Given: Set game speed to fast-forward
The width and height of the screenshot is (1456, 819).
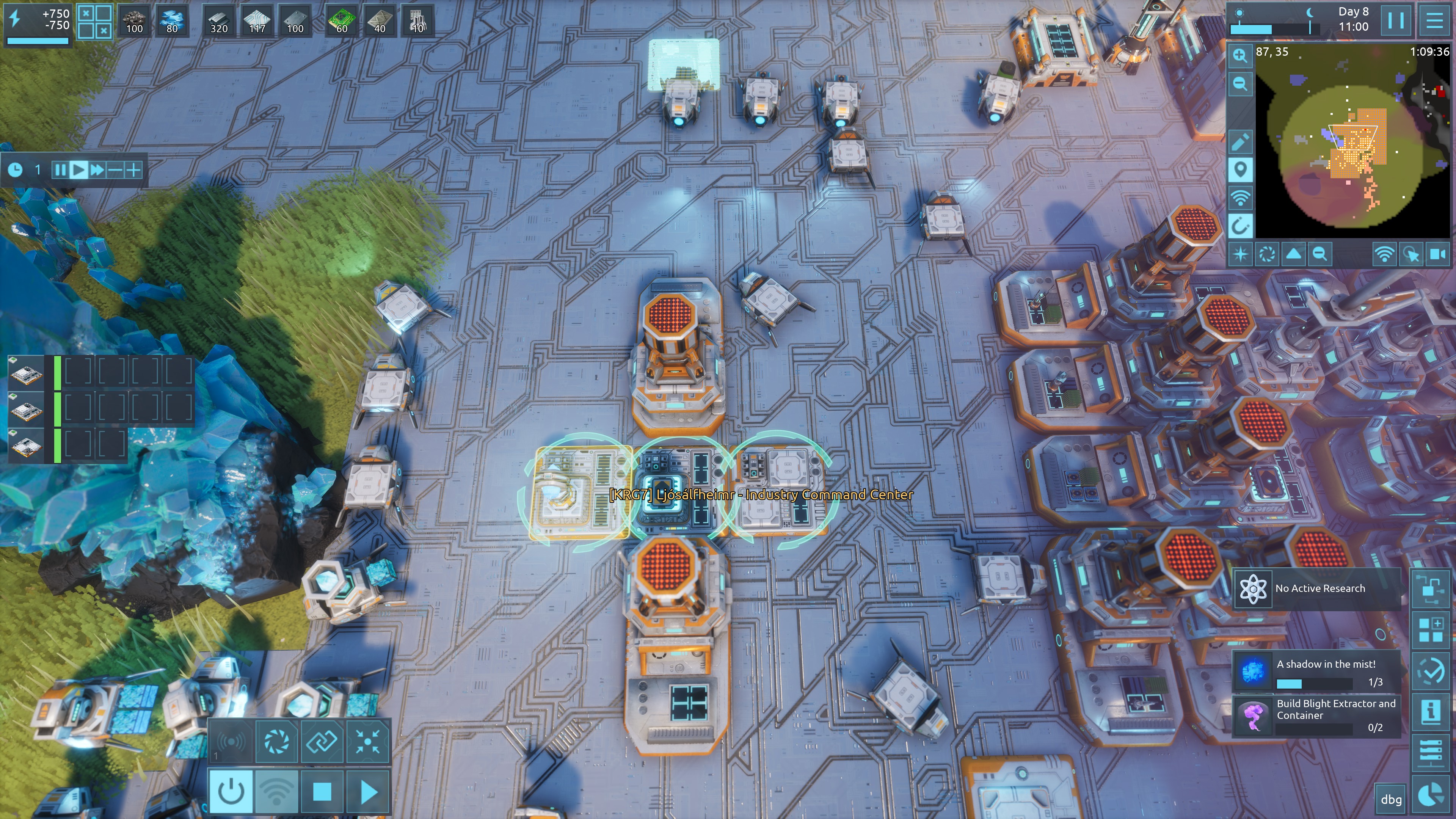Looking at the screenshot, I should [x=97, y=169].
